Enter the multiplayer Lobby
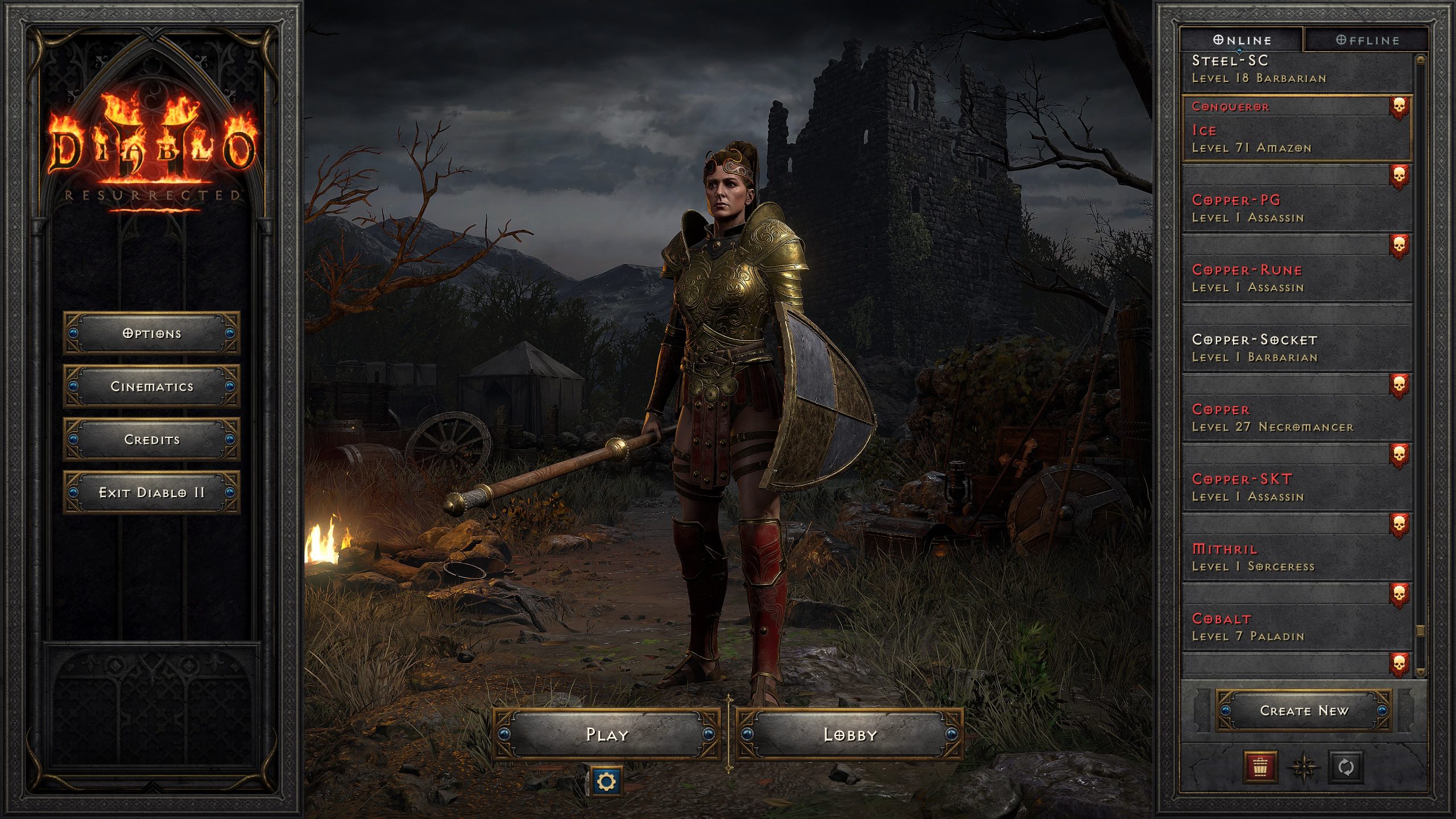 (x=850, y=734)
